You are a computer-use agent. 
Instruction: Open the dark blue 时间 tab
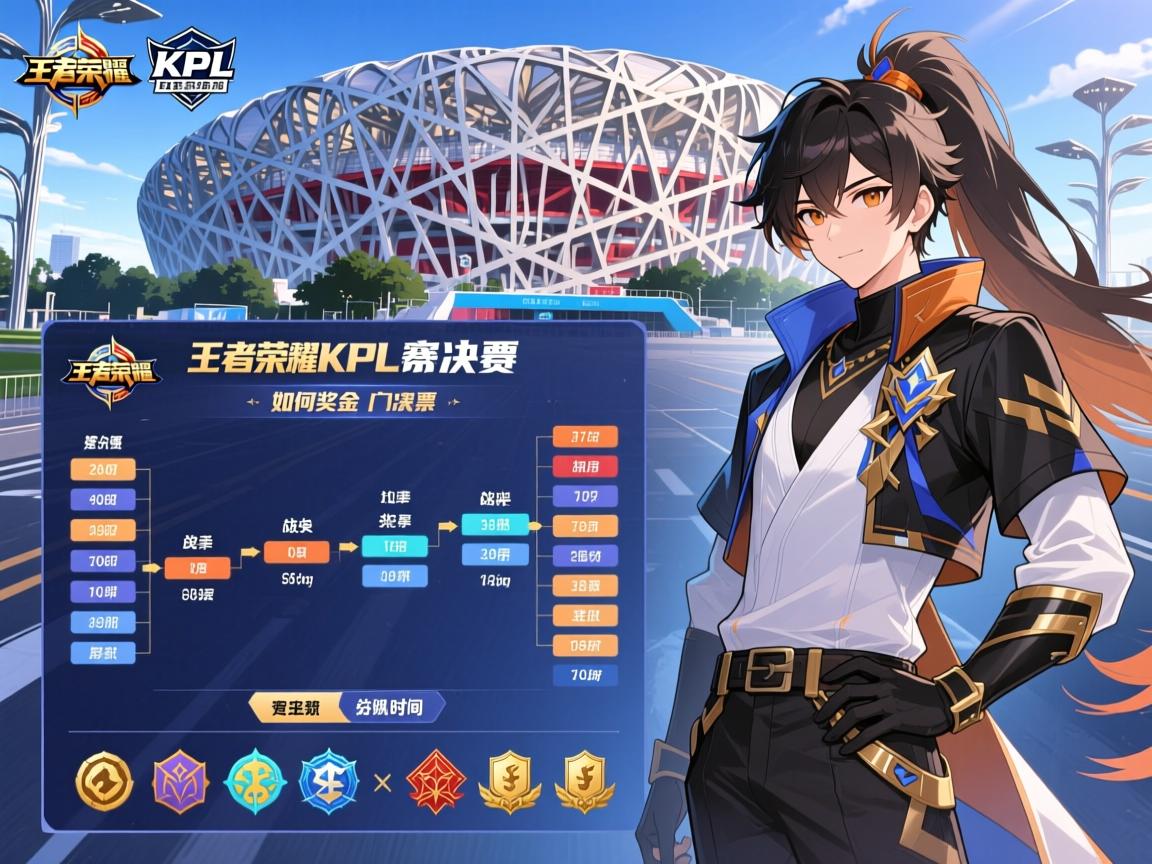390,707
